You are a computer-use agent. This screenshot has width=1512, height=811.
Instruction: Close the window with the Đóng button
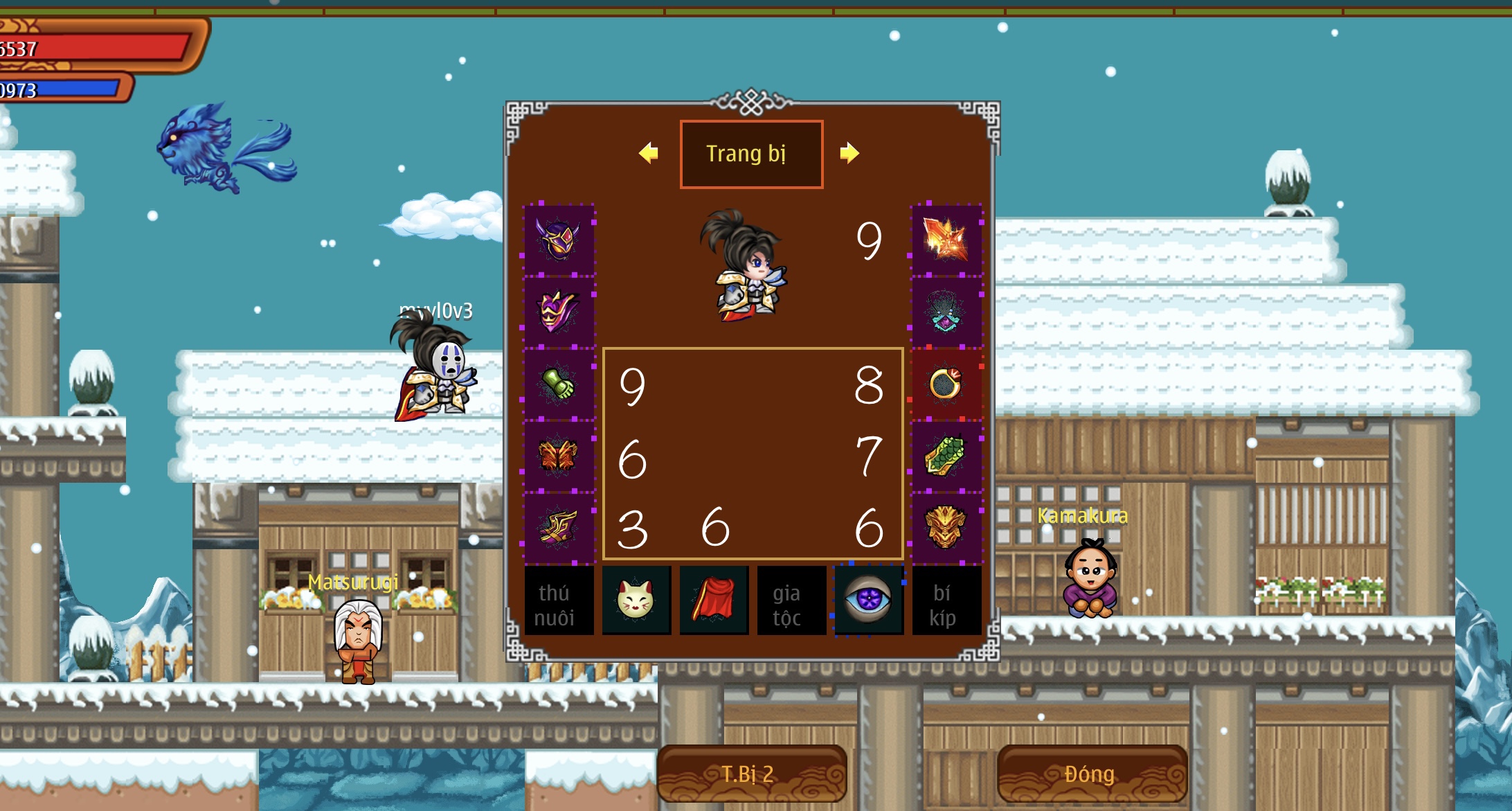coord(1092,774)
